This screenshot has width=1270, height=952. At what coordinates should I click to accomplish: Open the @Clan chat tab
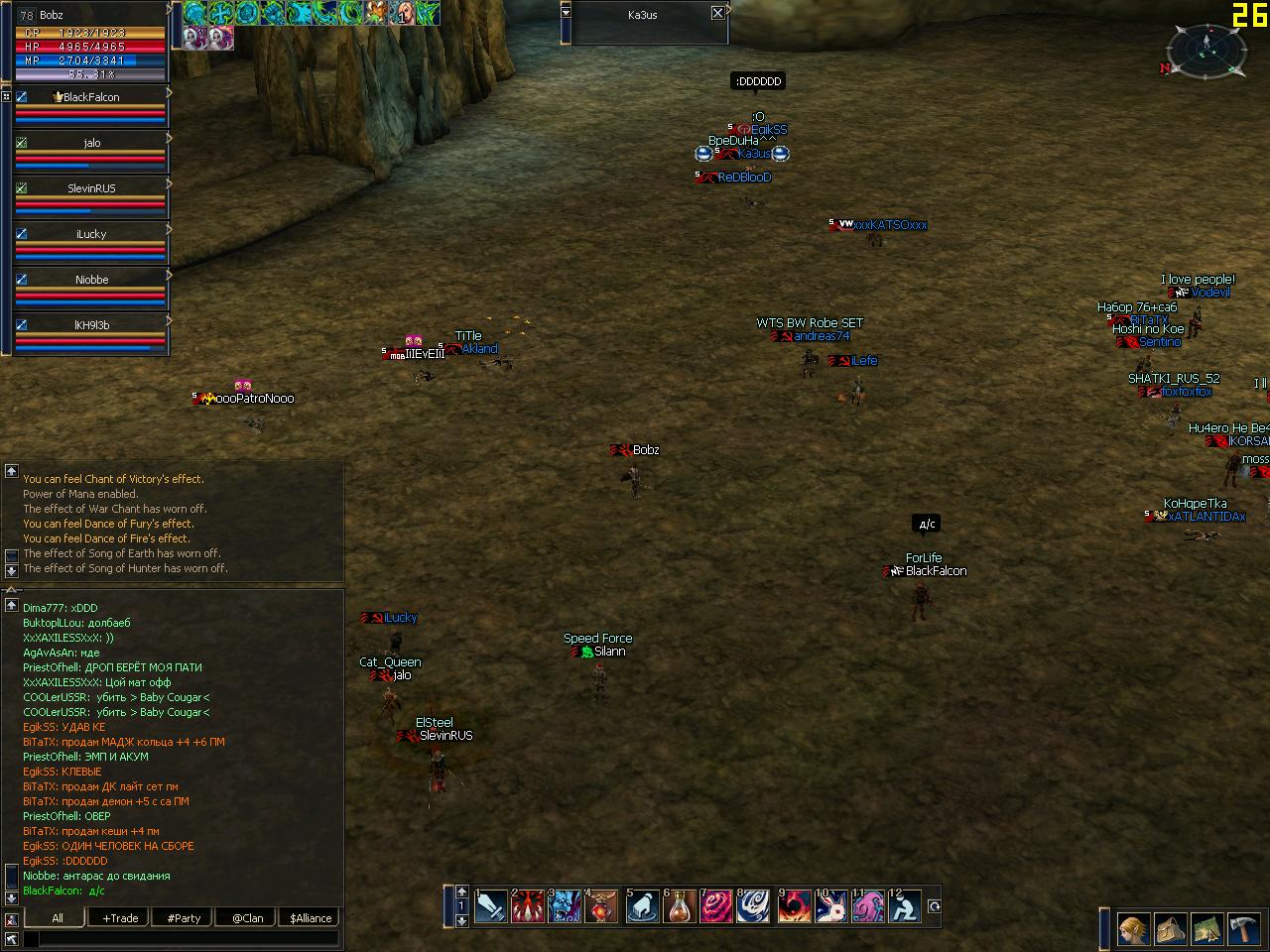point(247,918)
